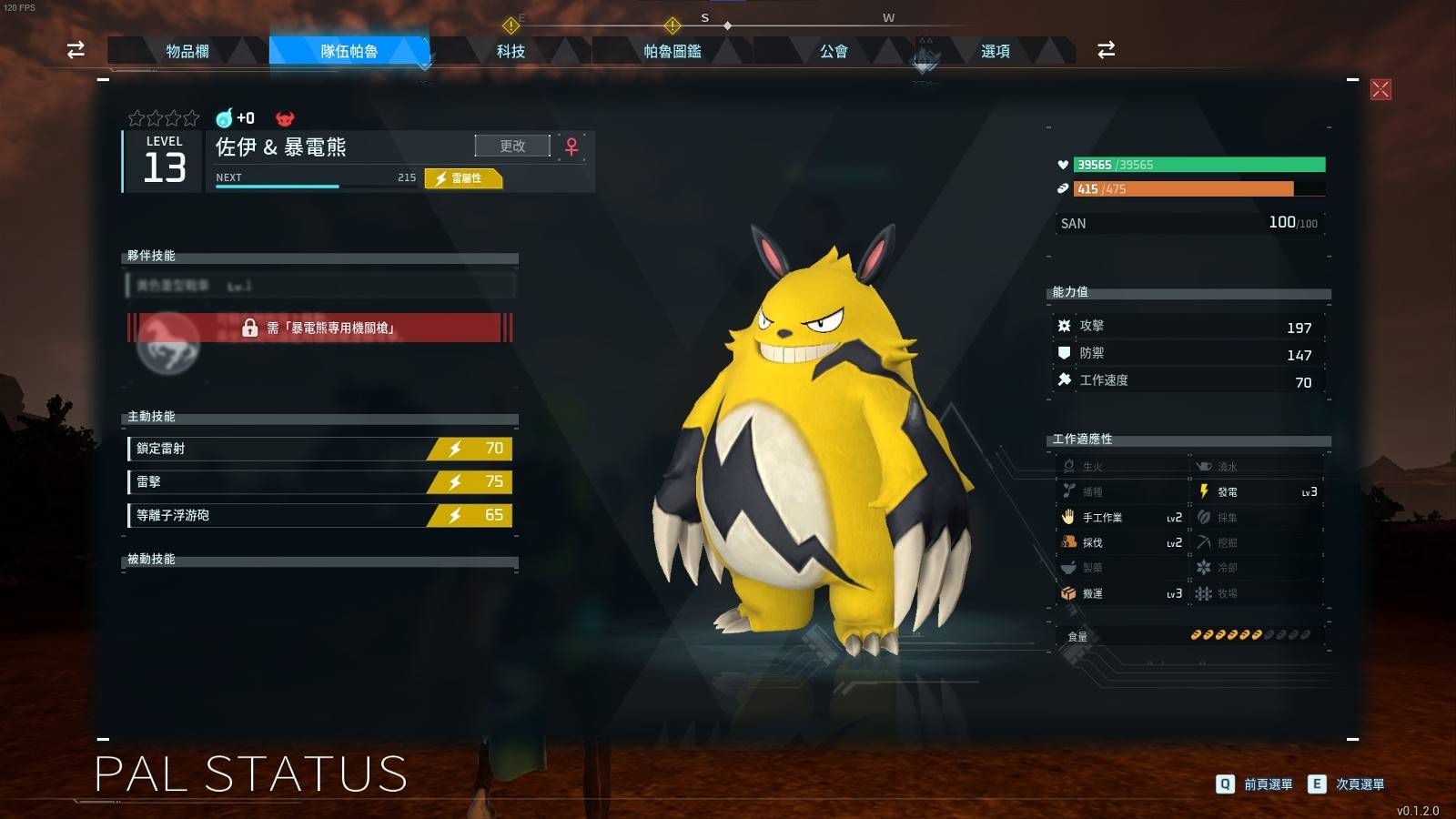Open the 帕魯圖鑑 Paldeck tab

(672, 51)
